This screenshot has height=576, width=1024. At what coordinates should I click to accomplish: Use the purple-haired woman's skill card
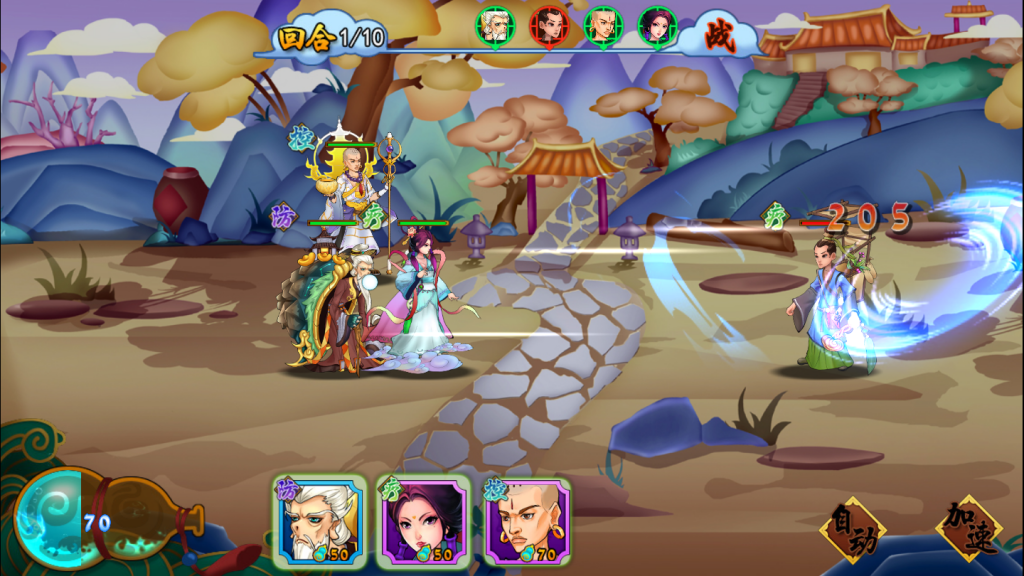point(422,521)
